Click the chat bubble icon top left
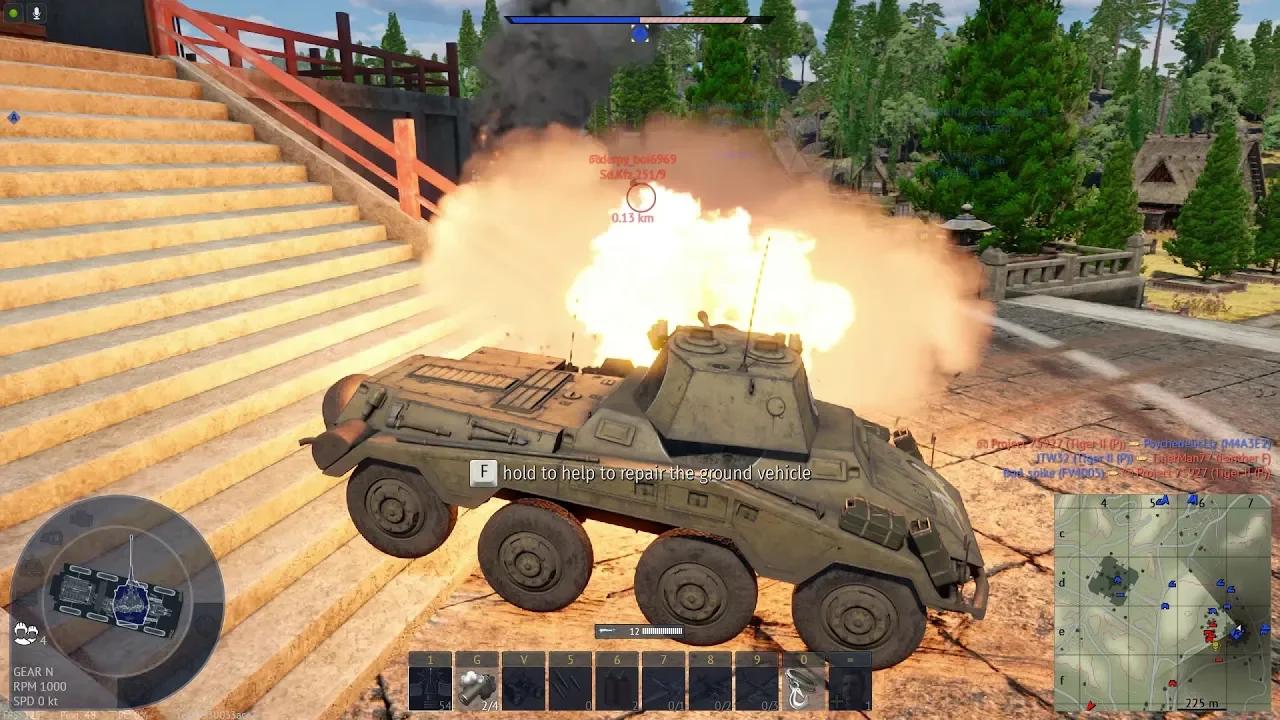Image resolution: width=1280 pixels, height=720 pixels. [x=13, y=13]
